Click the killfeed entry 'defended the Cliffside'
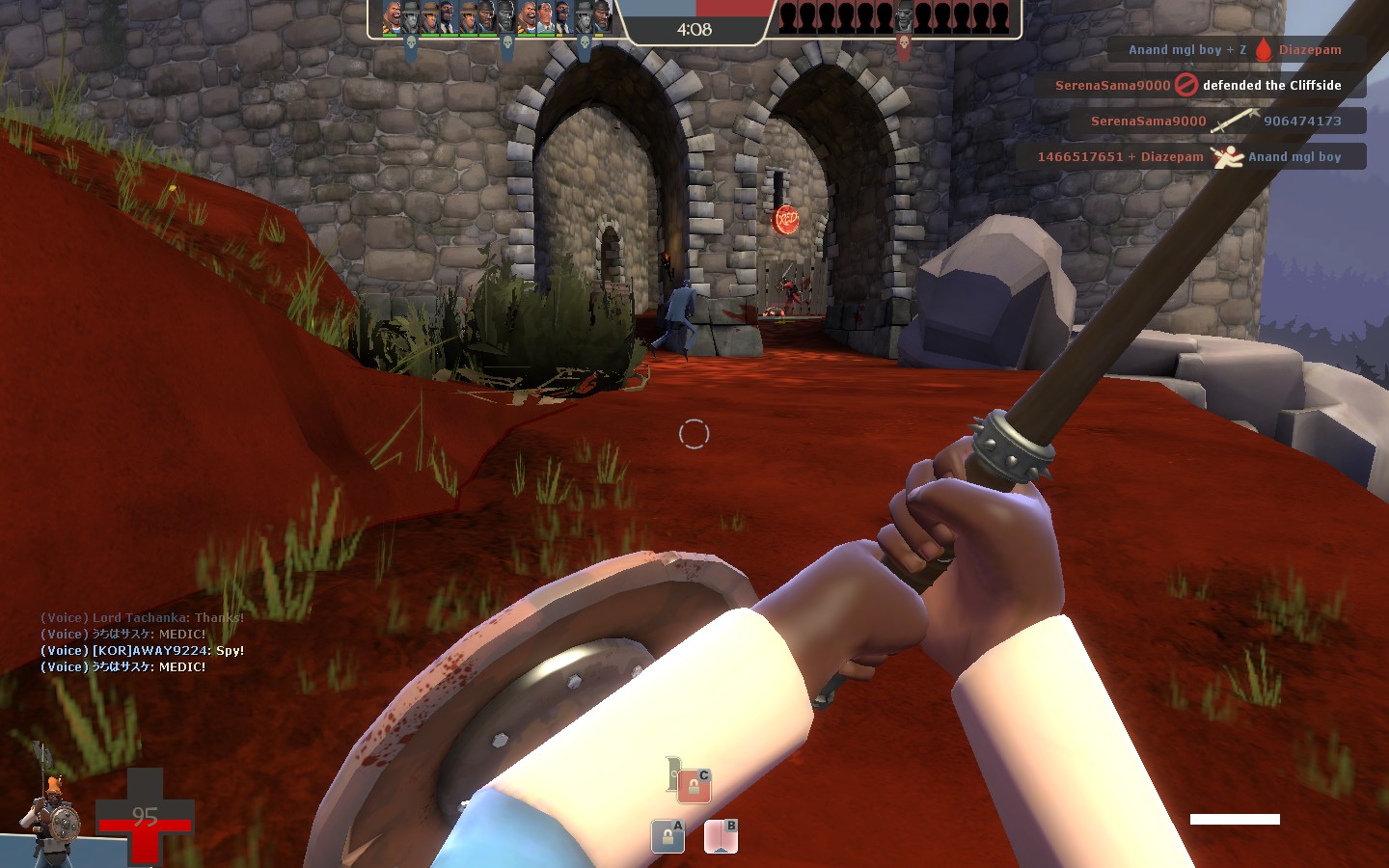The height and width of the screenshot is (868, 1389). point(1271,85)
